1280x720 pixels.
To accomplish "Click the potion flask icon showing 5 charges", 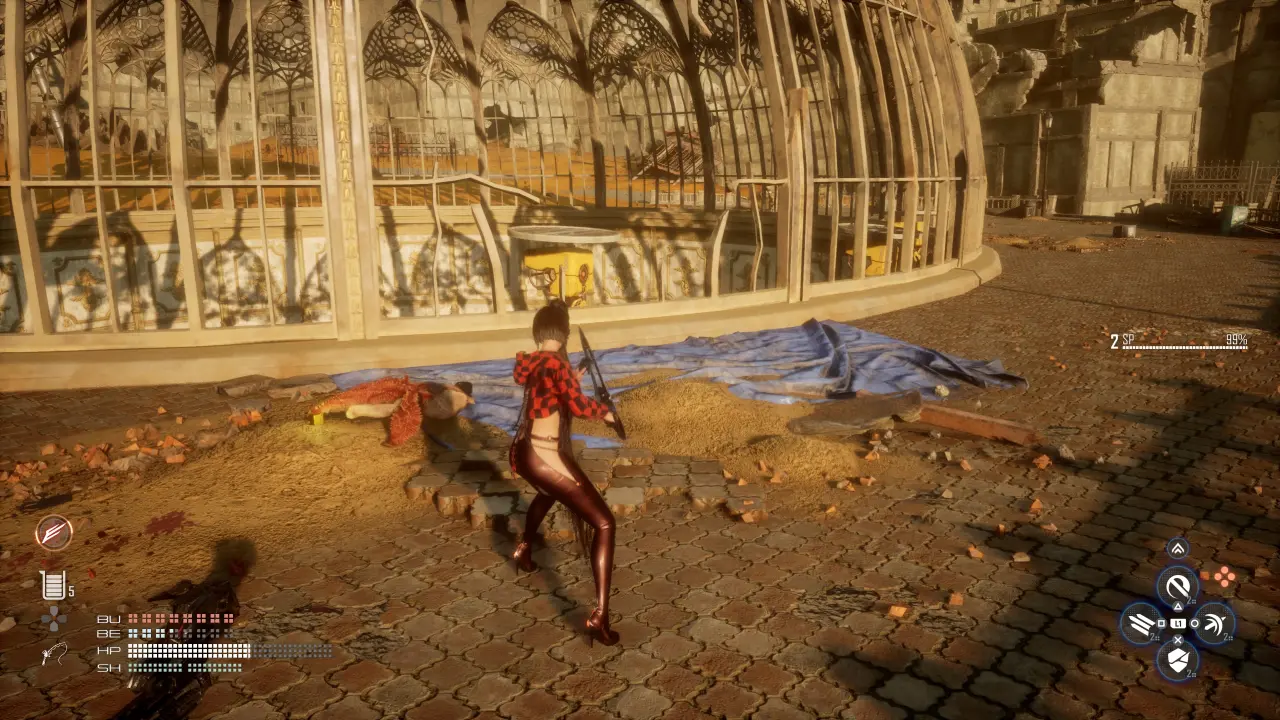I will 53,584.
